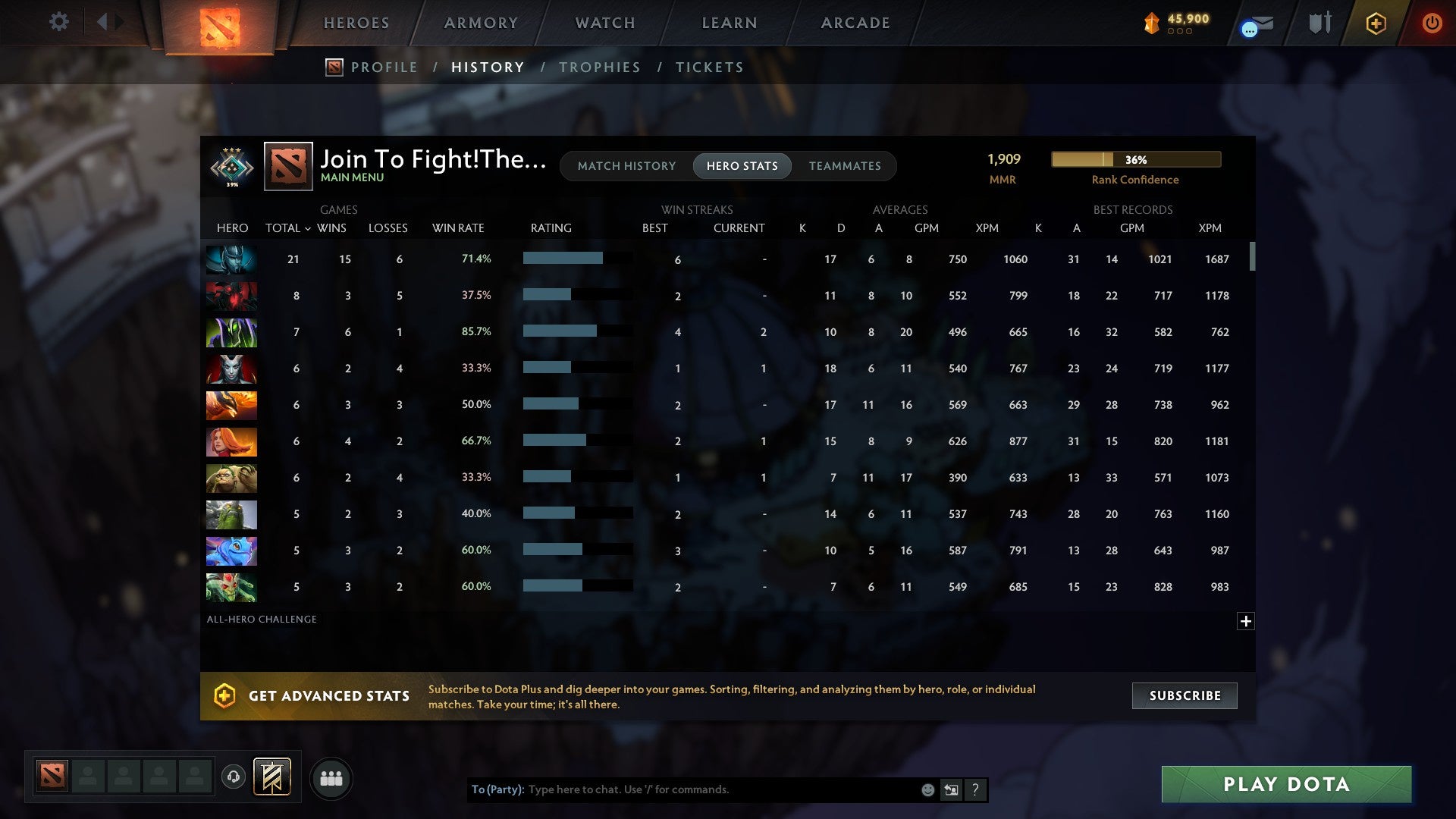Sort heroes by WINS column

pyautogui.click(x=333, y=227)
